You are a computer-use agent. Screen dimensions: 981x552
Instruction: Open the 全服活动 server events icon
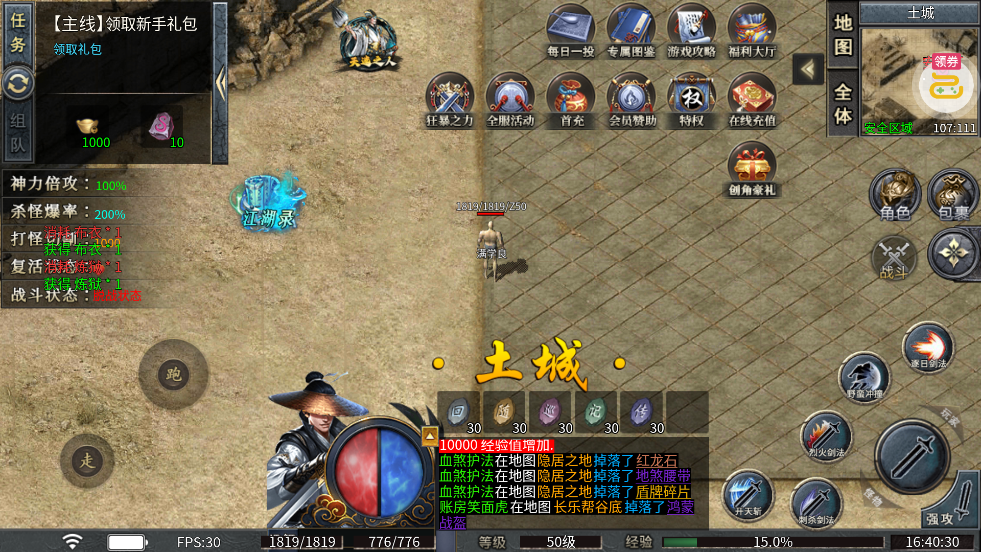(x=510, y=98)
